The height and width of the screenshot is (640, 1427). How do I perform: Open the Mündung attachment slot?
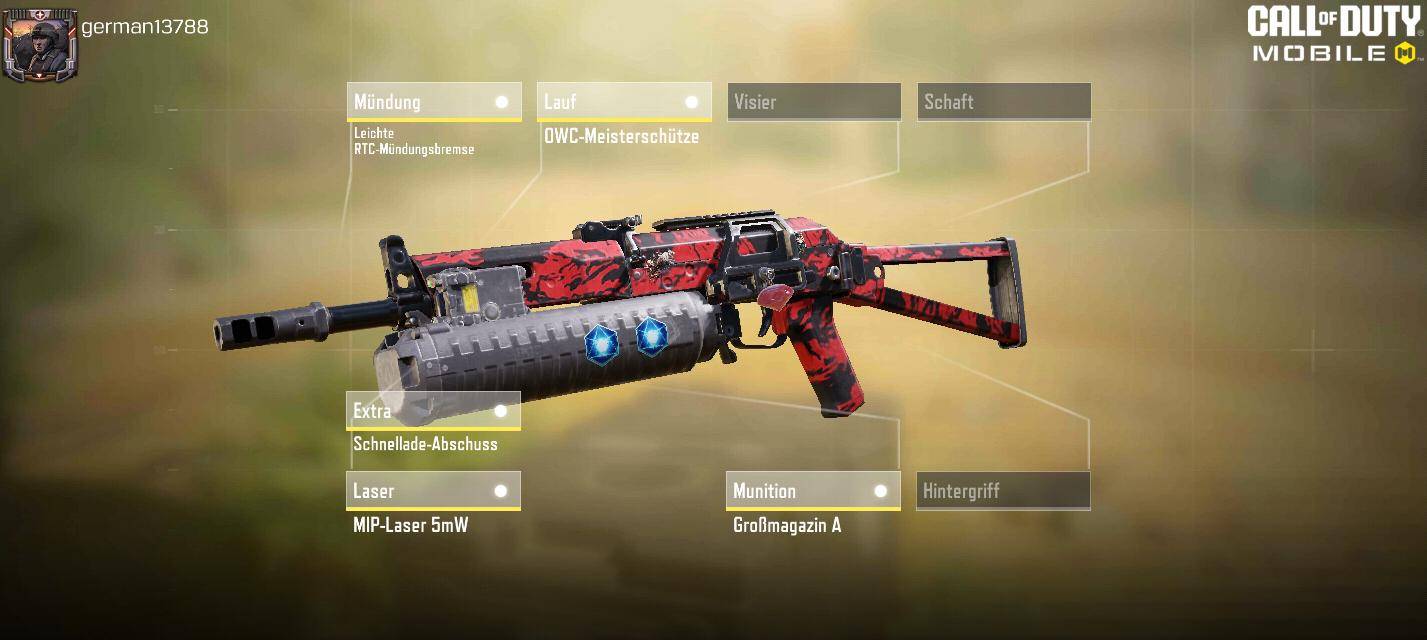tap(434, 102)
